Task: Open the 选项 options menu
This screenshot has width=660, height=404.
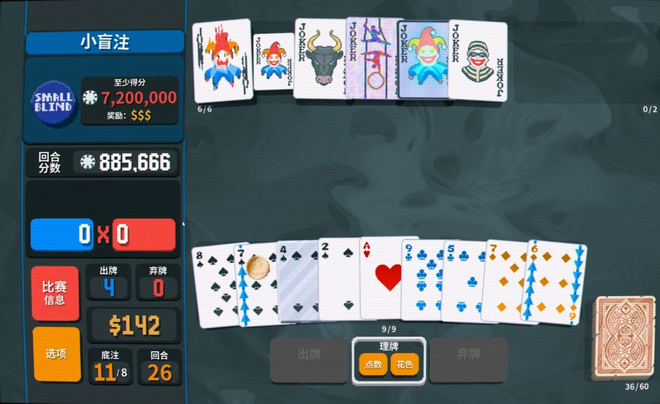Action: 54,354
